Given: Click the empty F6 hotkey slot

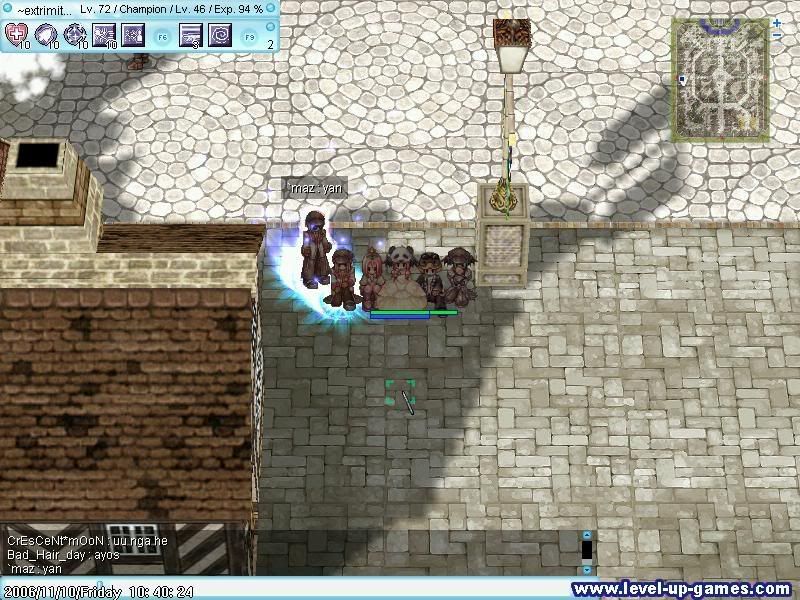Looking at the screenshot, I should click(x=162, y=36).
